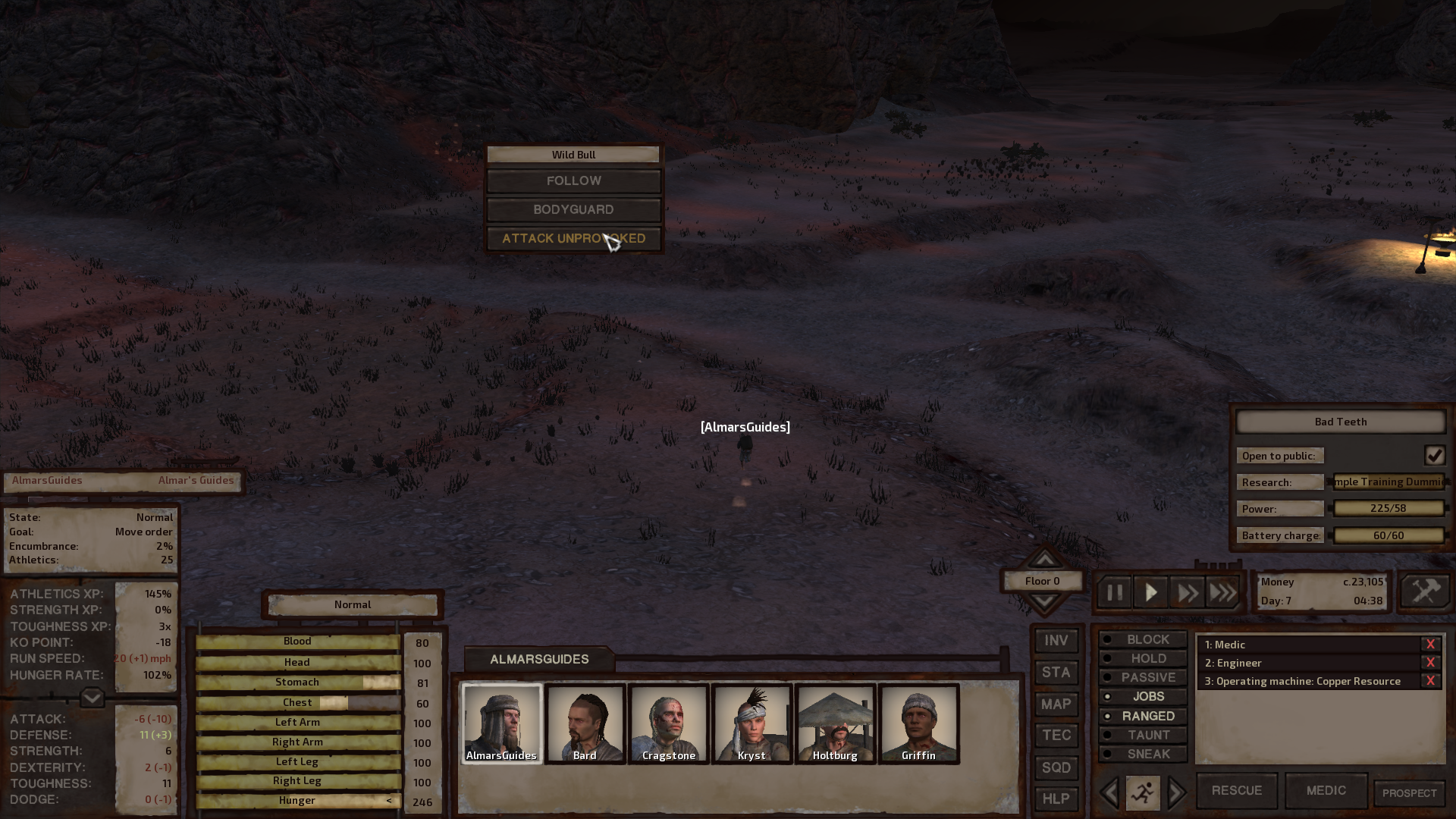Click the Rescue order button

[1236, 791]
